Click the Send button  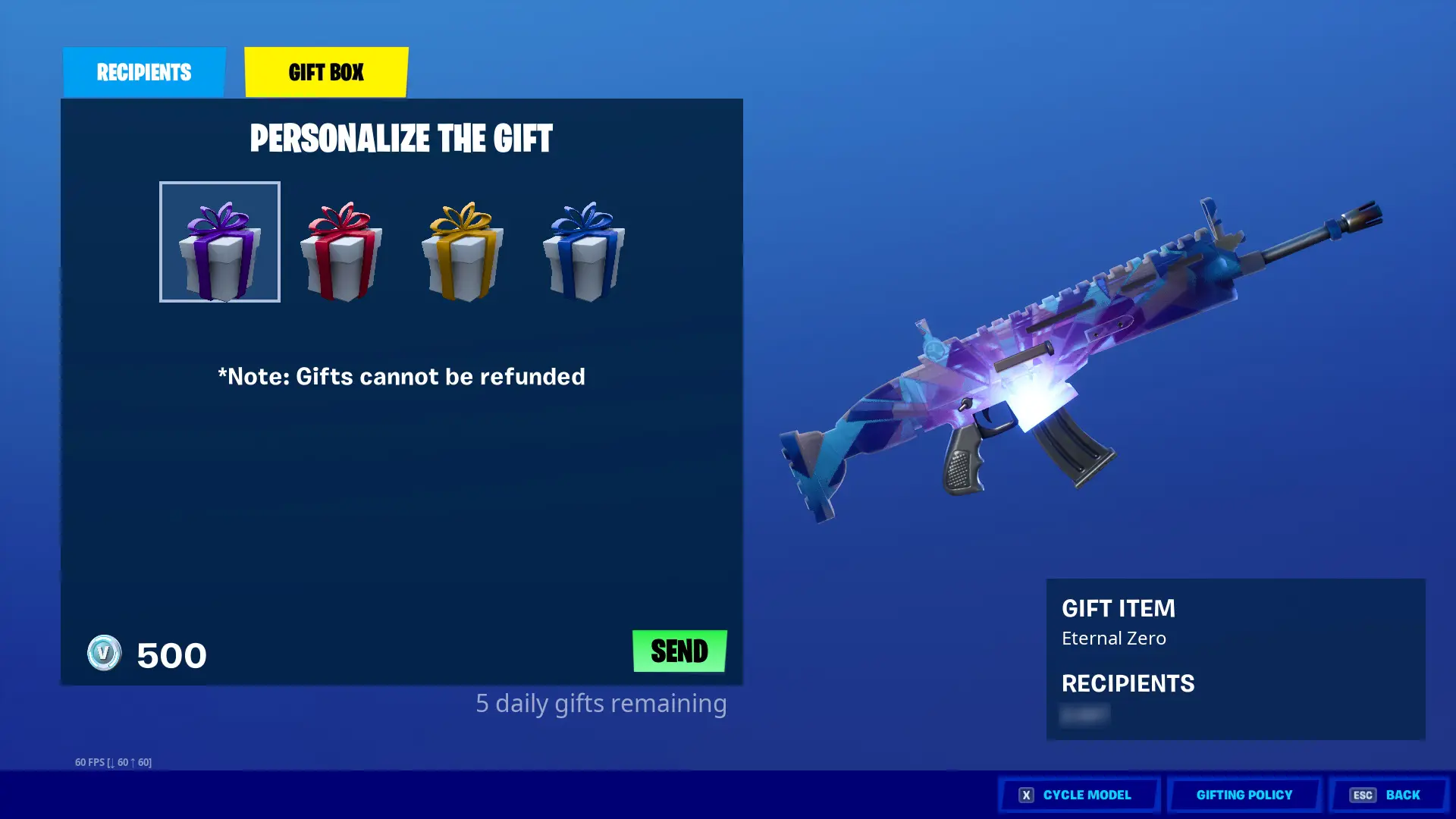[x=679, y=651]
